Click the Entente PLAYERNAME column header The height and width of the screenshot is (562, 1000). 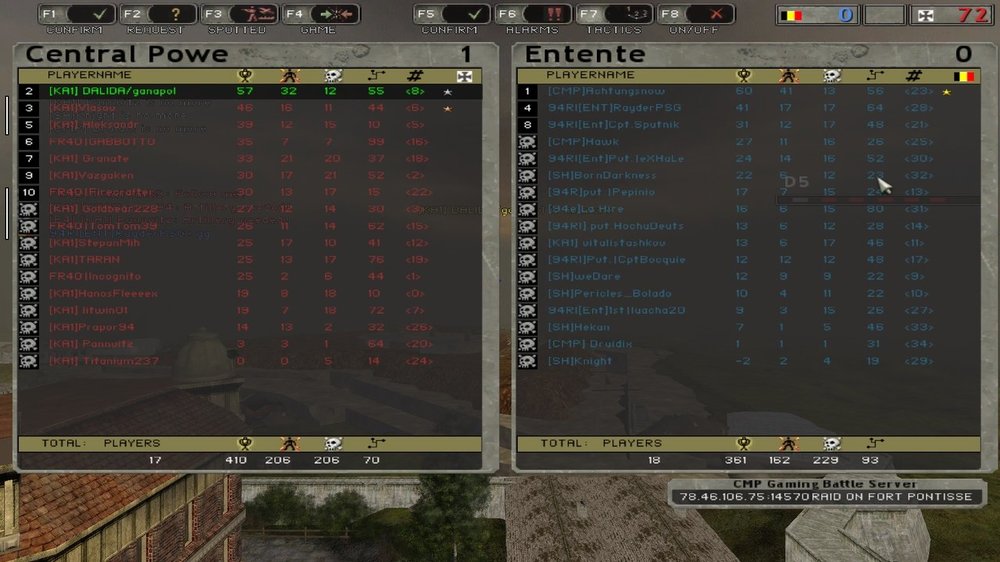[591, 75]
